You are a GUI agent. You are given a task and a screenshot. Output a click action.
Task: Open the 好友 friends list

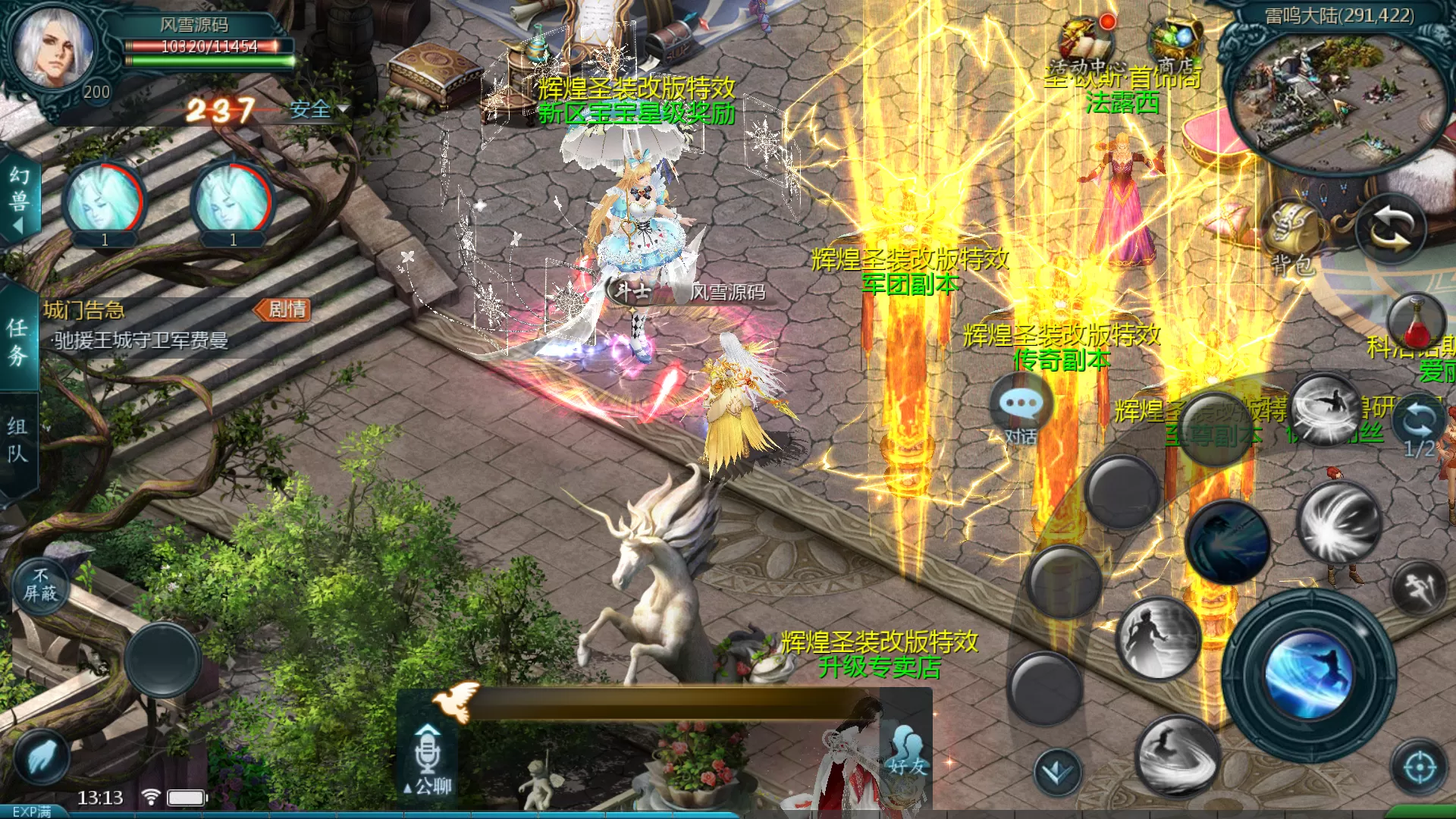tap(908, 751)
